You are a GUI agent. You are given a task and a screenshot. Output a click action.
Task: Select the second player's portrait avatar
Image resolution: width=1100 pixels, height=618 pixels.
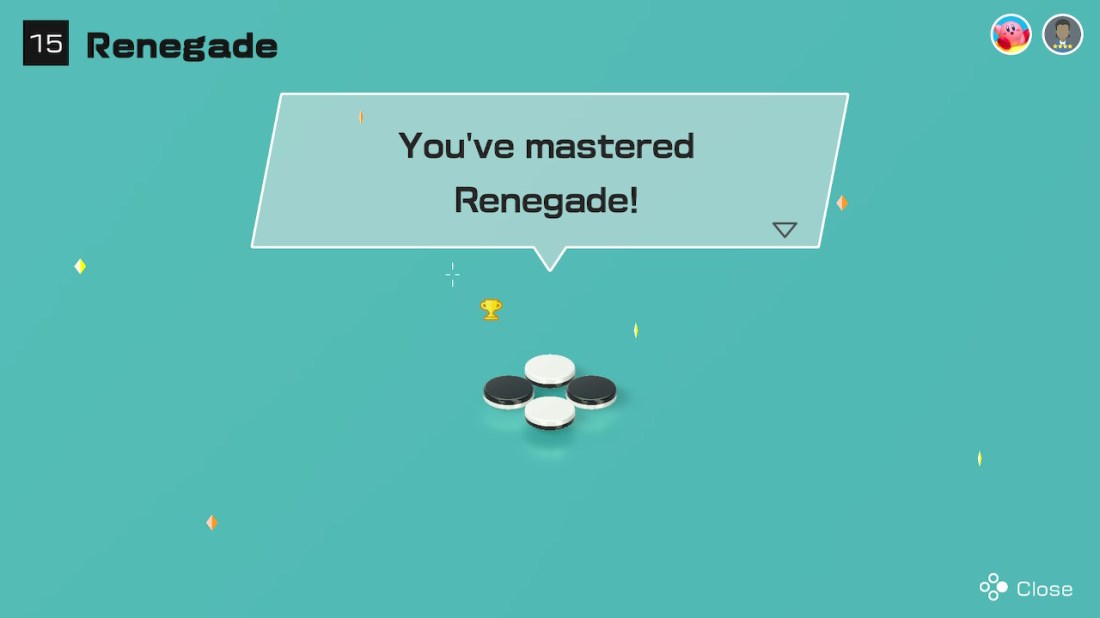[x=1062, y=35]
